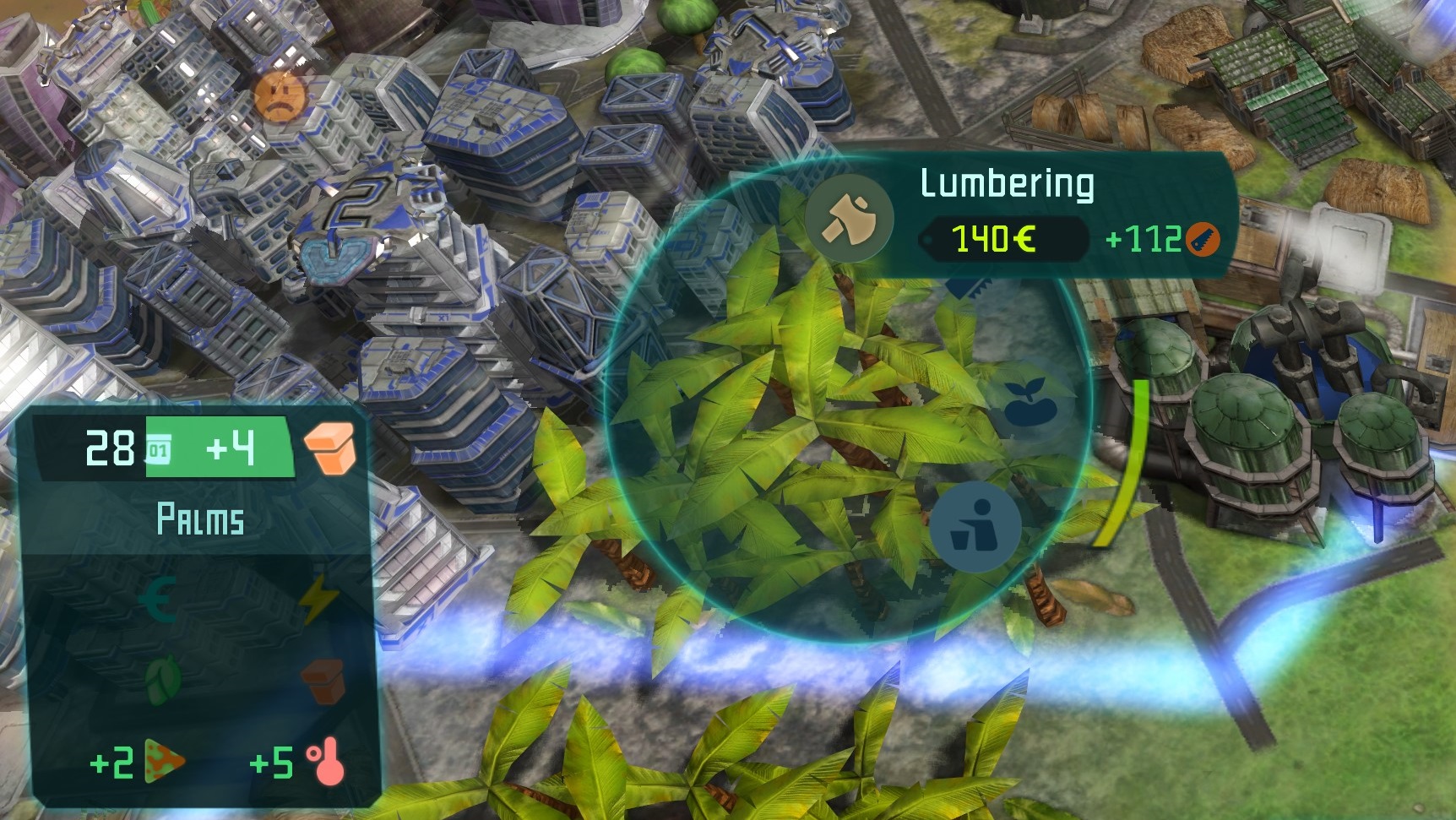This screenshot has height=820, width=1456.
Task: Select the Lumbering axe action
Action: (849, 218)
